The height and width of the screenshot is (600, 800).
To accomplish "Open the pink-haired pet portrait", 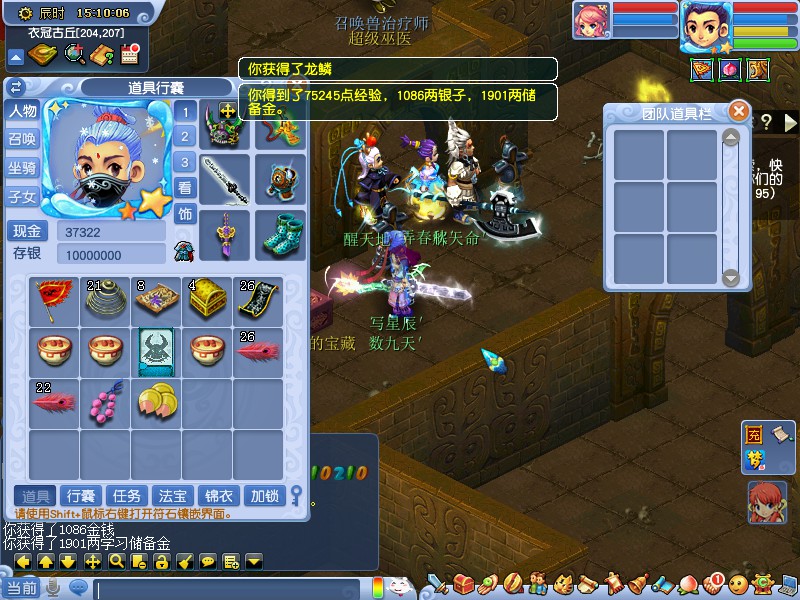I will (x=591, y=22).
